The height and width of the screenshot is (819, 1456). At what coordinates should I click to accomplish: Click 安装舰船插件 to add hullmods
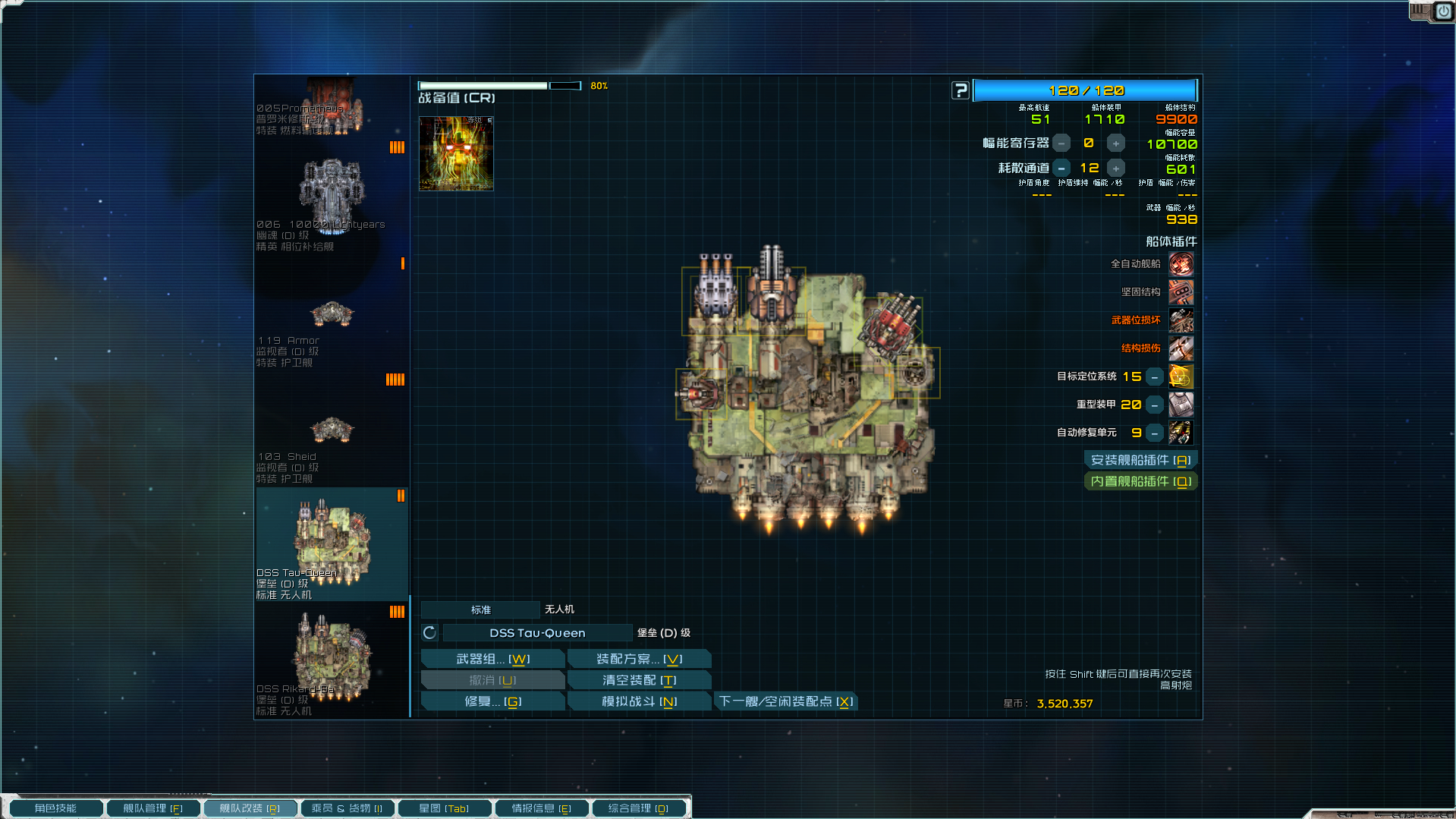pyautogui.click(x=1140, y=460)
